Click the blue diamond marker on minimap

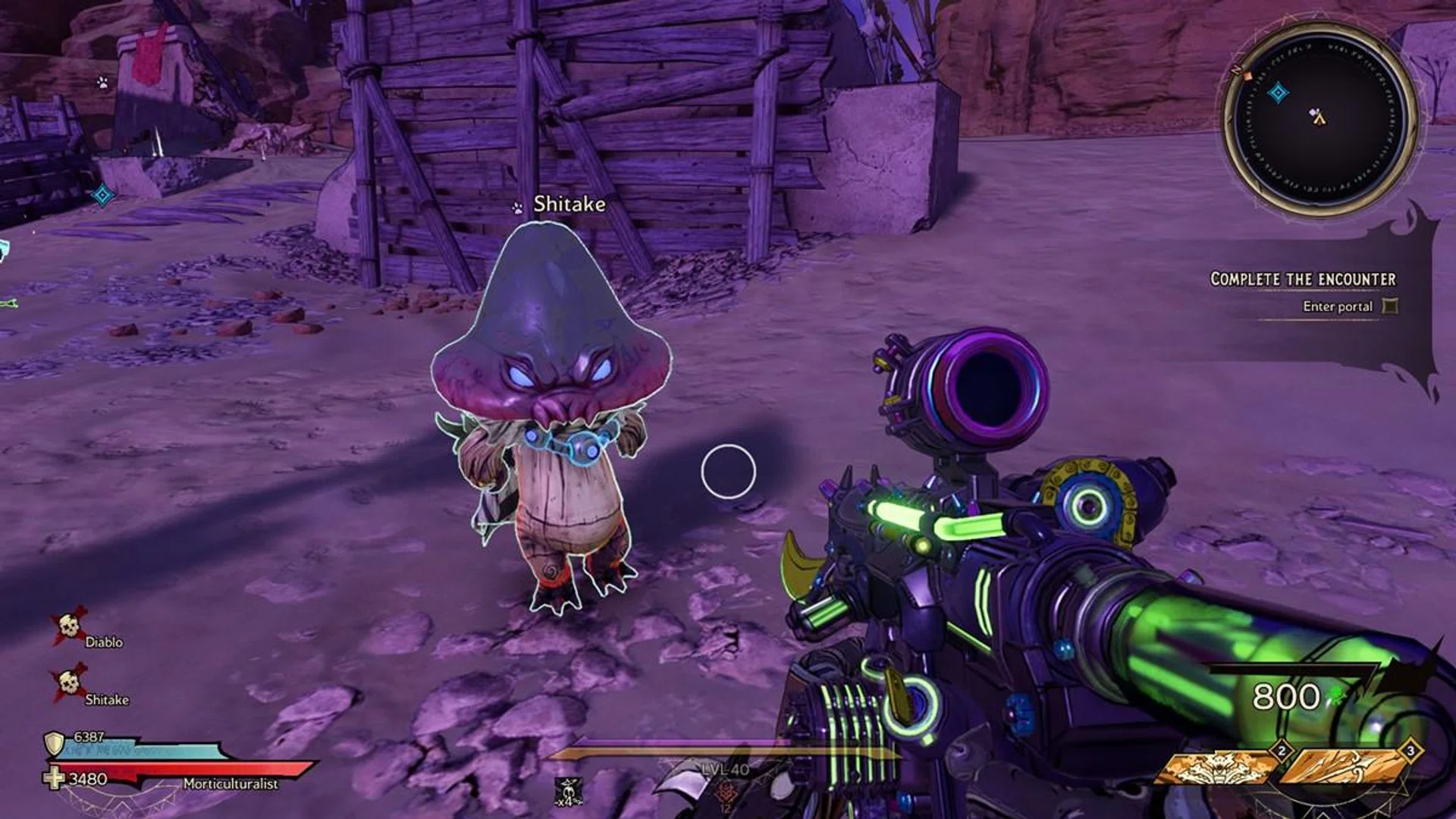[x=1279, y=93]
